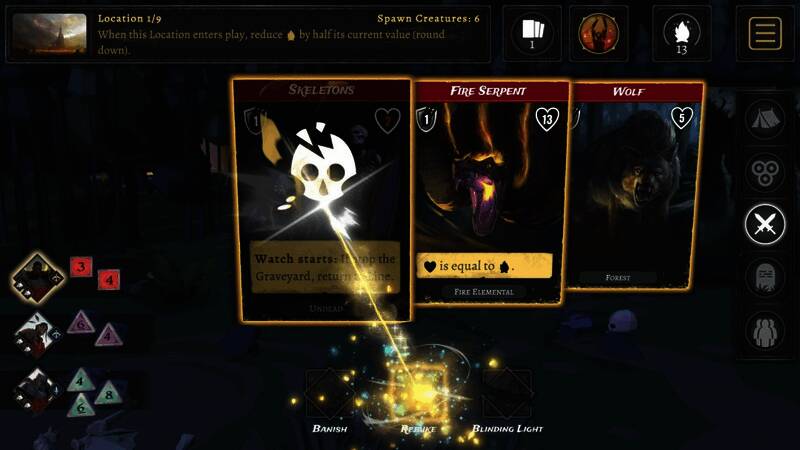
Task: Open the gravestone graveyard tab
Action: pos(765,277)
